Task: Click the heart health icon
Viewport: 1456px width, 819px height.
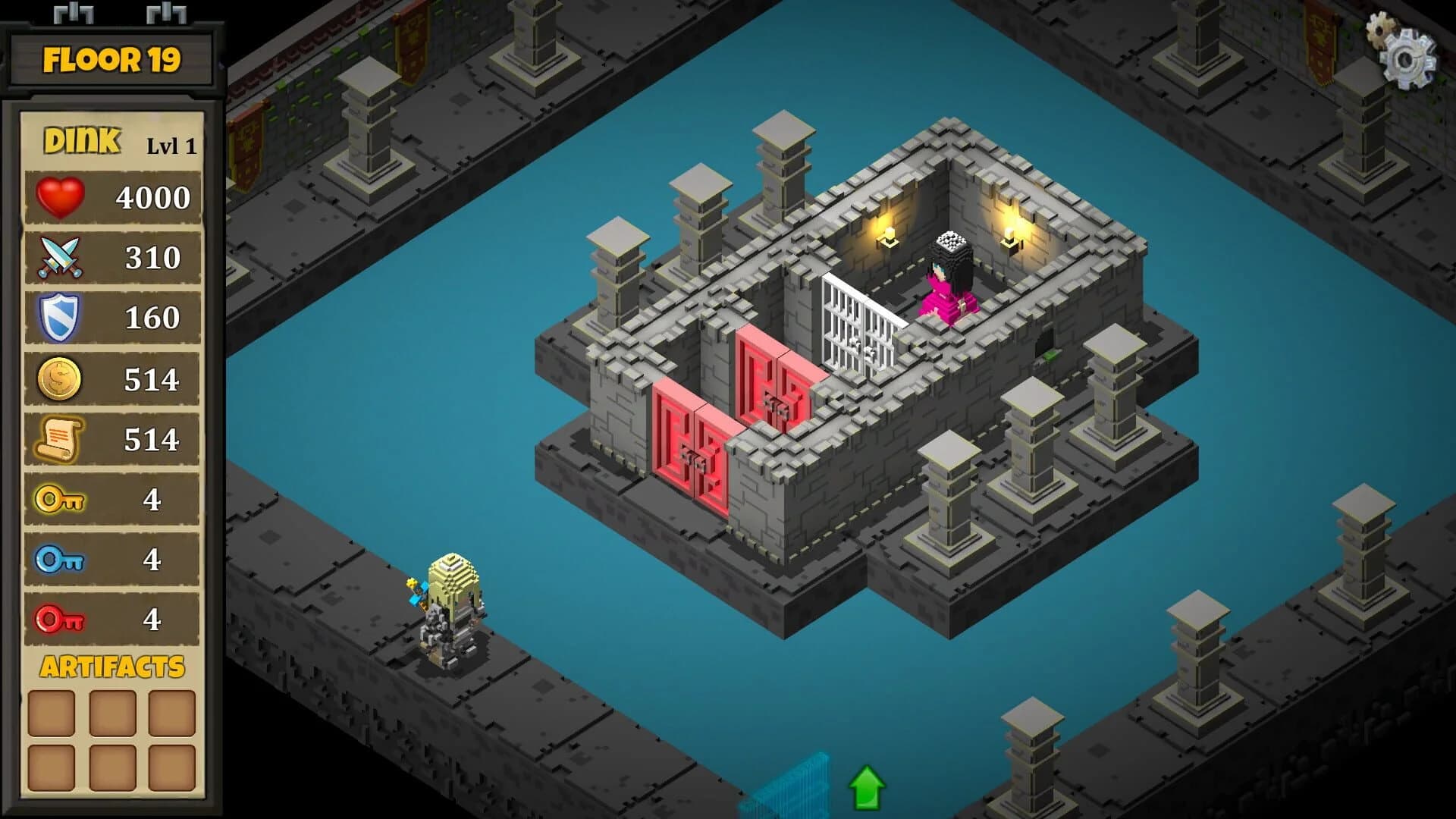Action: point(60,196)
